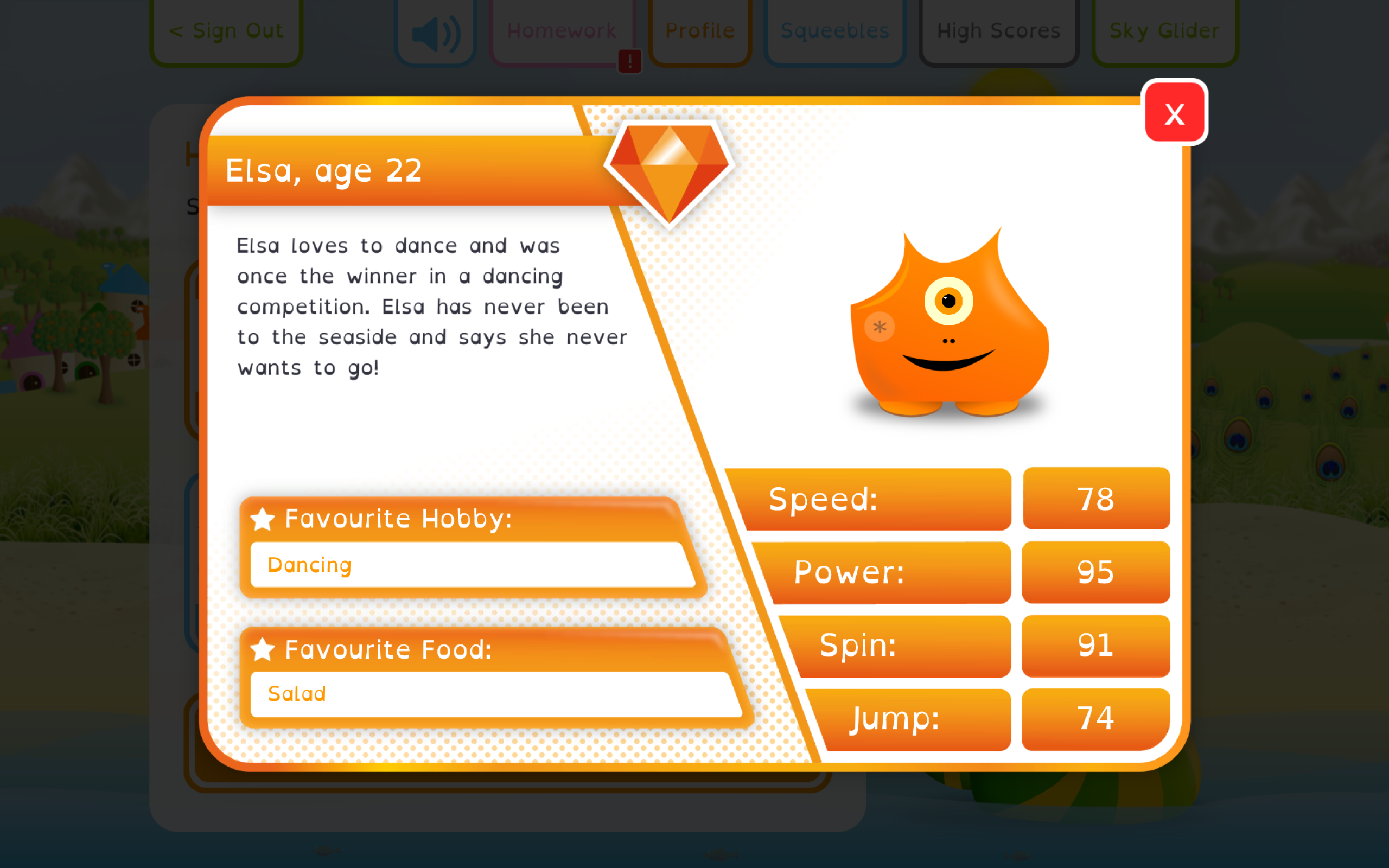Sign Out of the account

click(x=226, y=30)
